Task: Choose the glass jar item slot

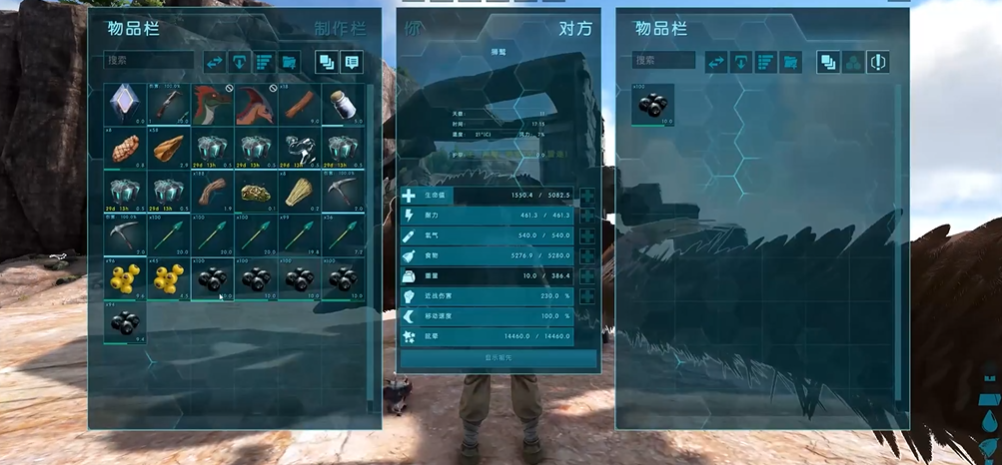Action: 342,104
